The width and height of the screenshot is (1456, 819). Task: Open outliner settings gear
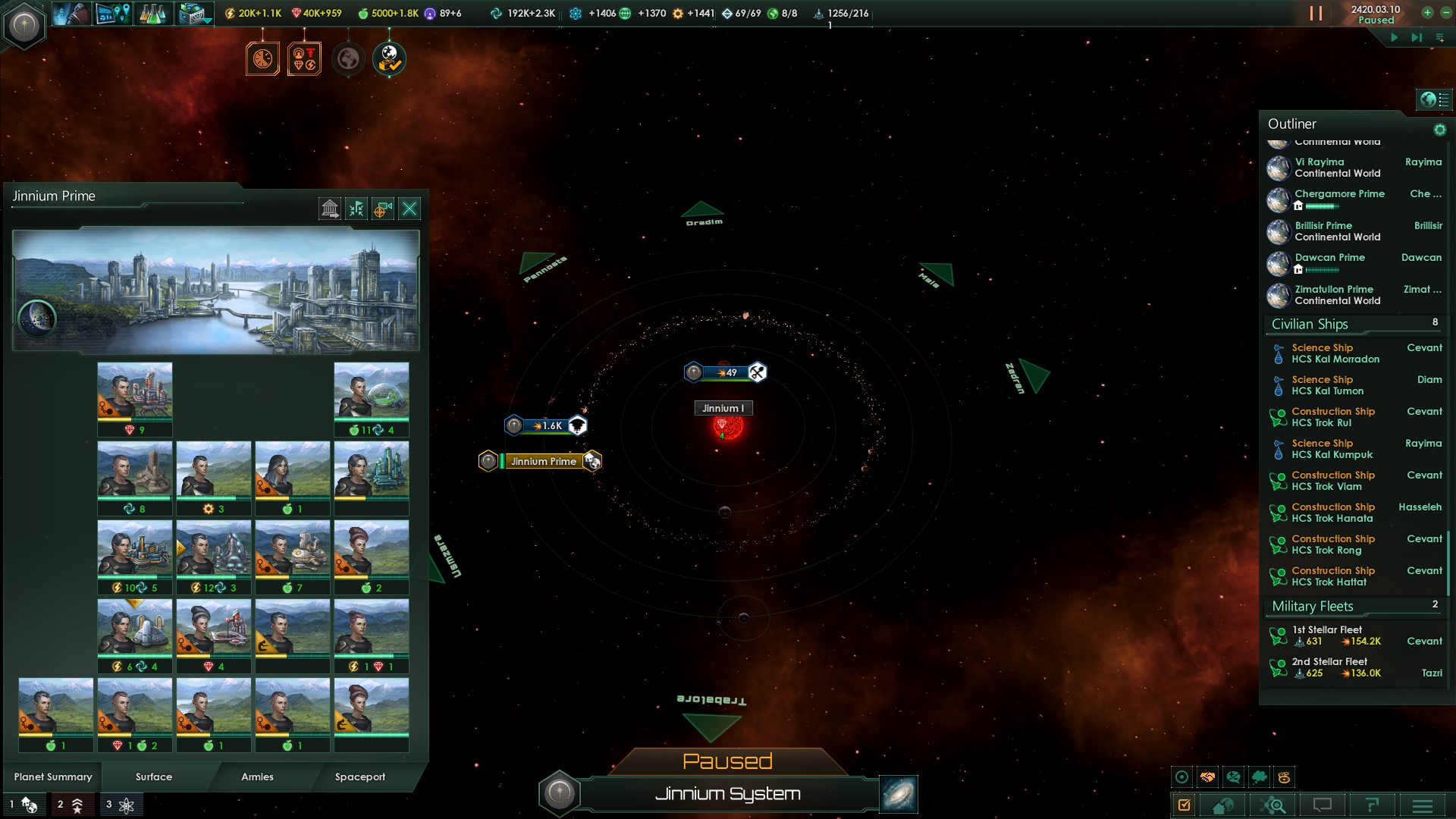tap(1439, 130)
